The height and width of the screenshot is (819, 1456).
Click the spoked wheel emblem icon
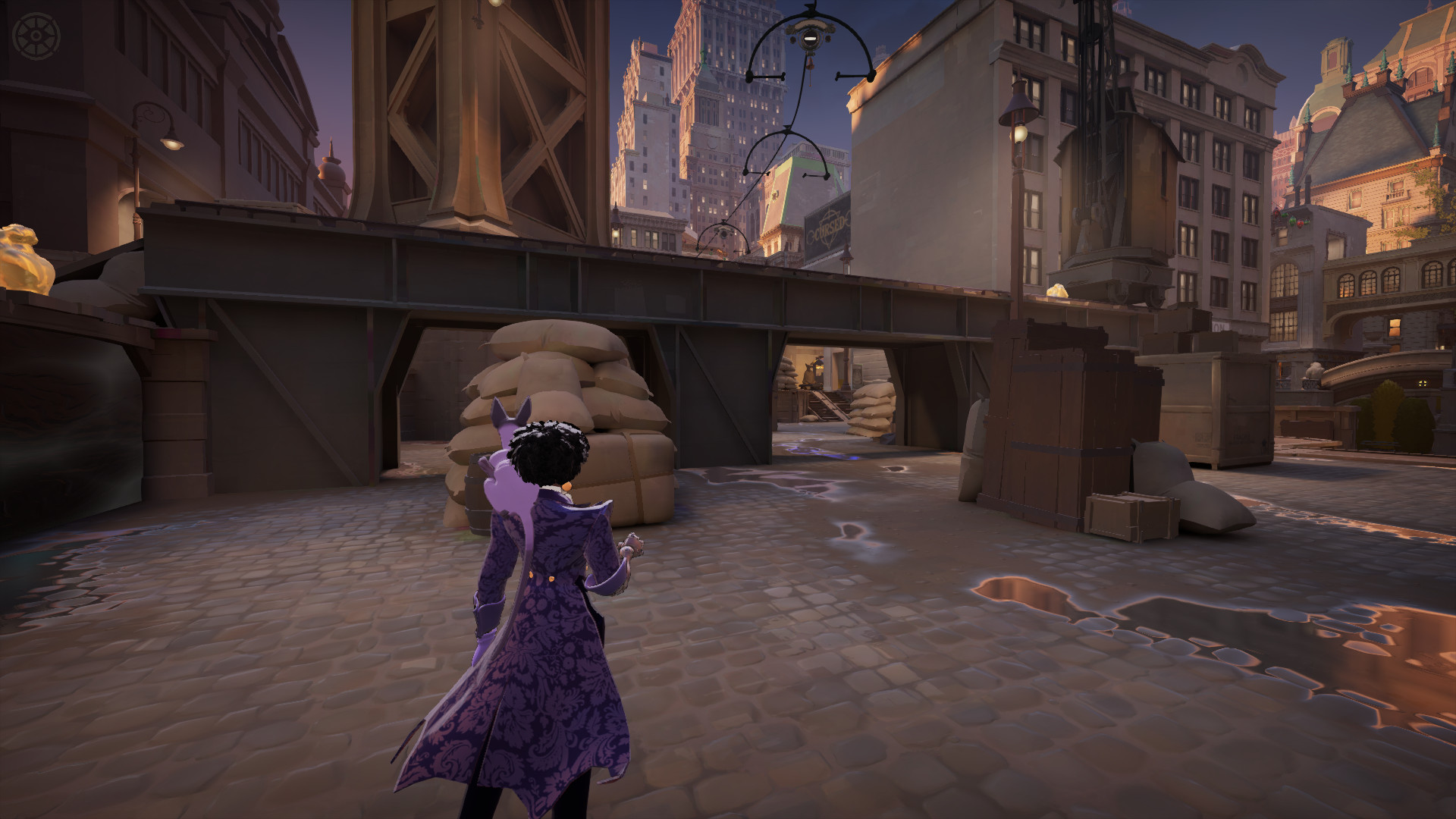(x=37, y=36)
